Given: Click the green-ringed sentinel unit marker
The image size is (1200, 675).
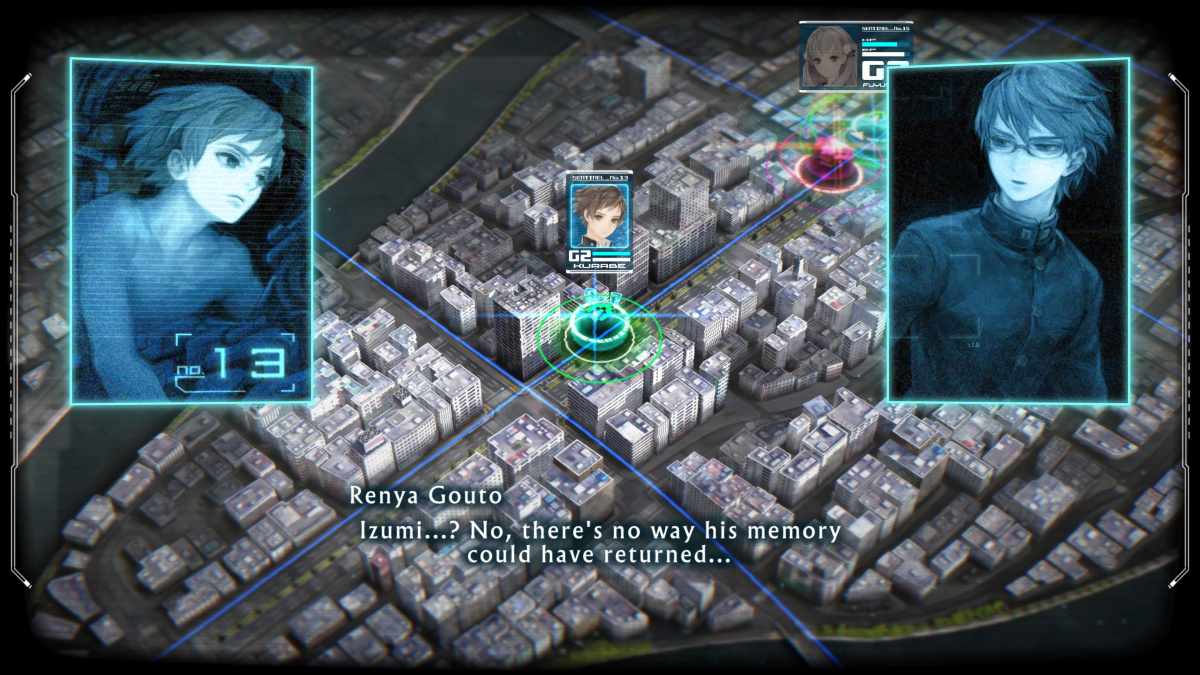Looking at the screenshot, I should (x=598, y=328).
